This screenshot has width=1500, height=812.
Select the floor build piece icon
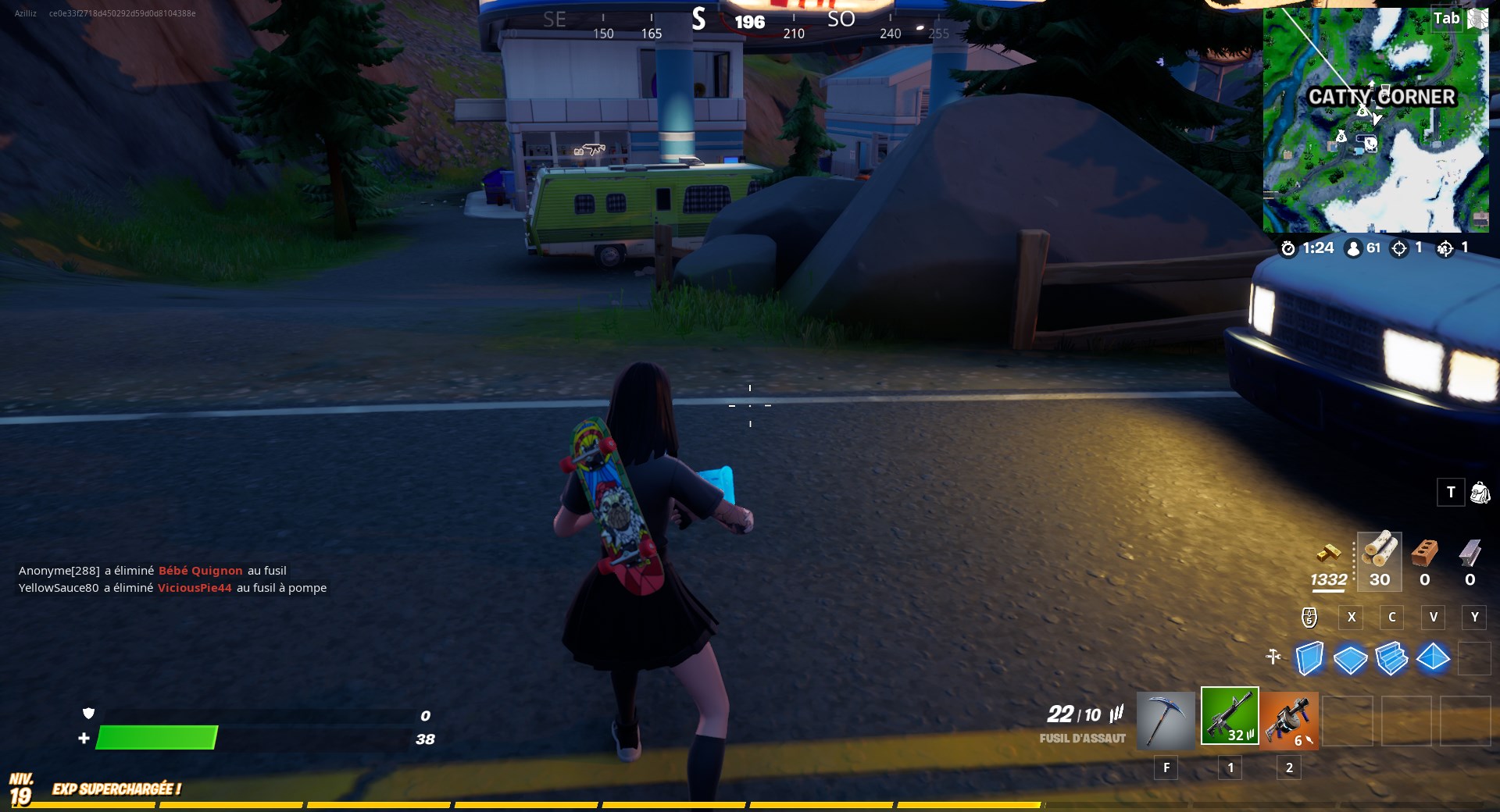pyautogui.click(x=1351, y=660)
